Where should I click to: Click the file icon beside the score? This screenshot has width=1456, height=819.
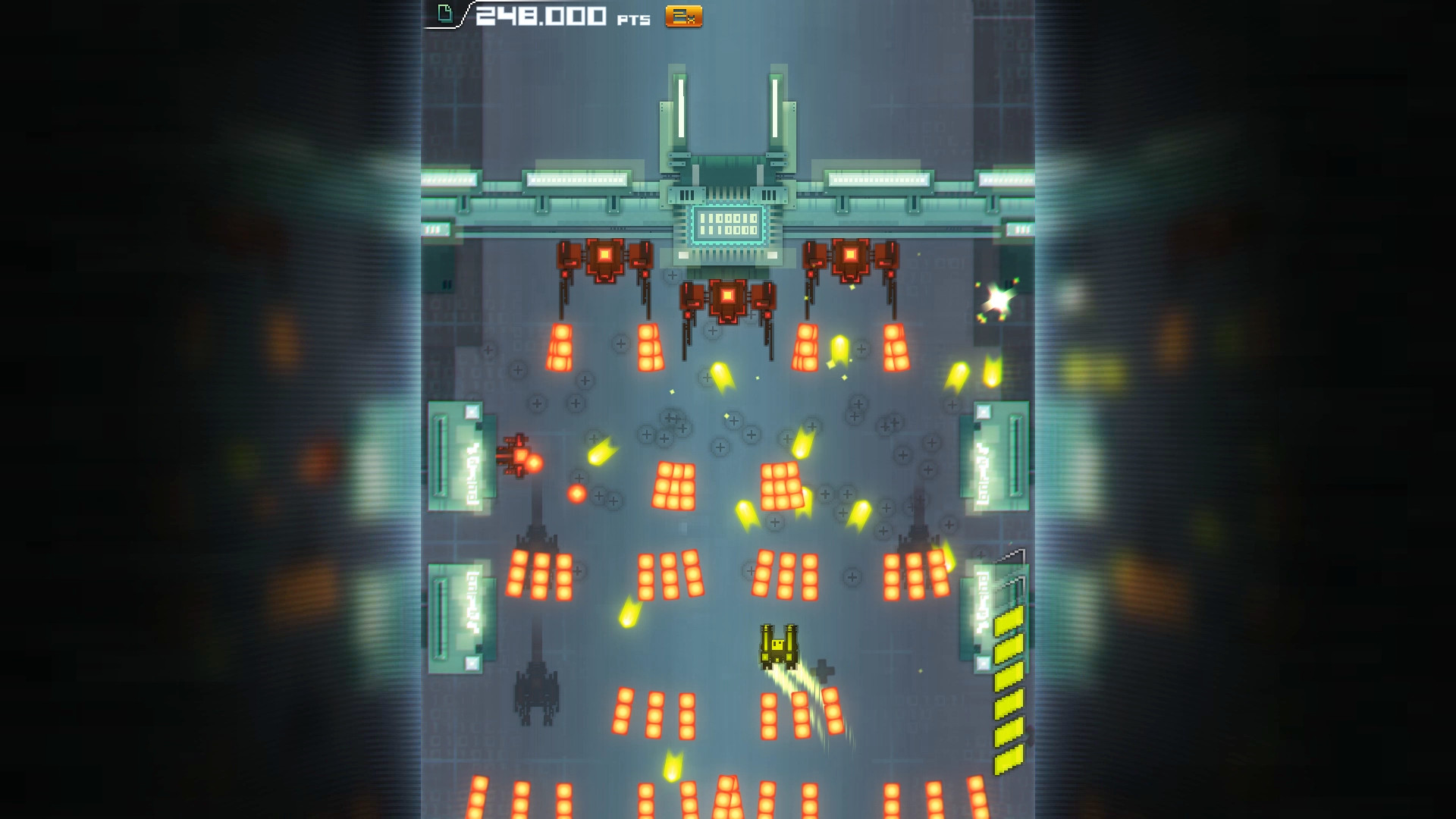point(444,12)
